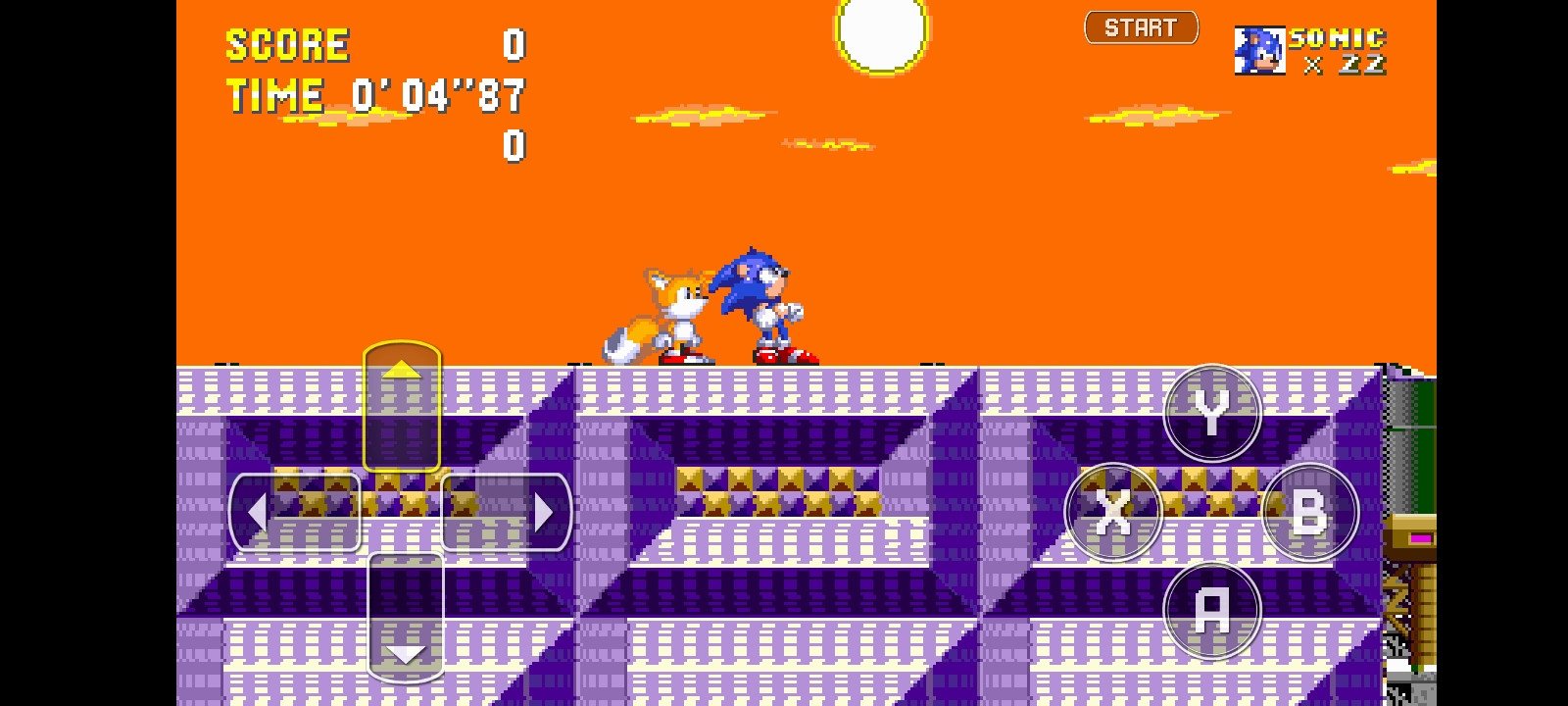Tap the Sonic lives portrait
The width and height of the screenshot is (1568, 706).
tap(1260, 52)
